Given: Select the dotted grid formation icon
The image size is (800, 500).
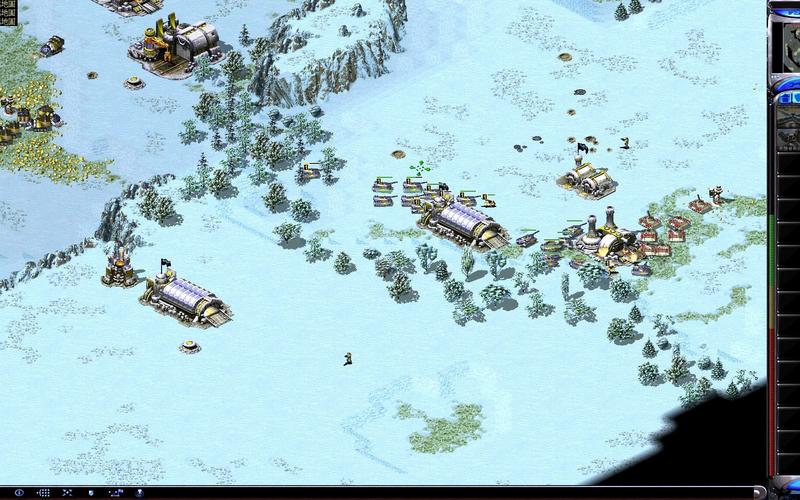Looking at the screenshot, I should (x=44, y=492).
